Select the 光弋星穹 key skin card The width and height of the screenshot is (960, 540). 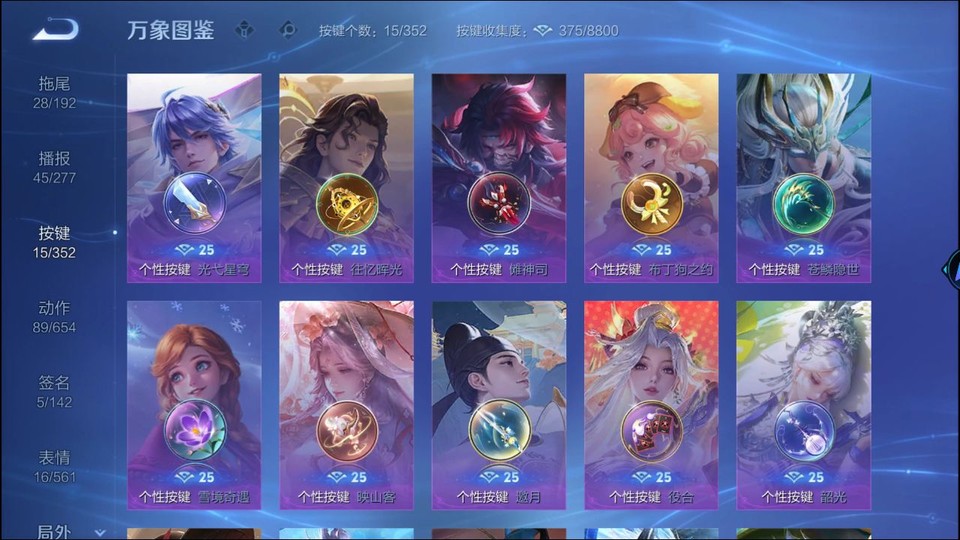click(194, 178)
